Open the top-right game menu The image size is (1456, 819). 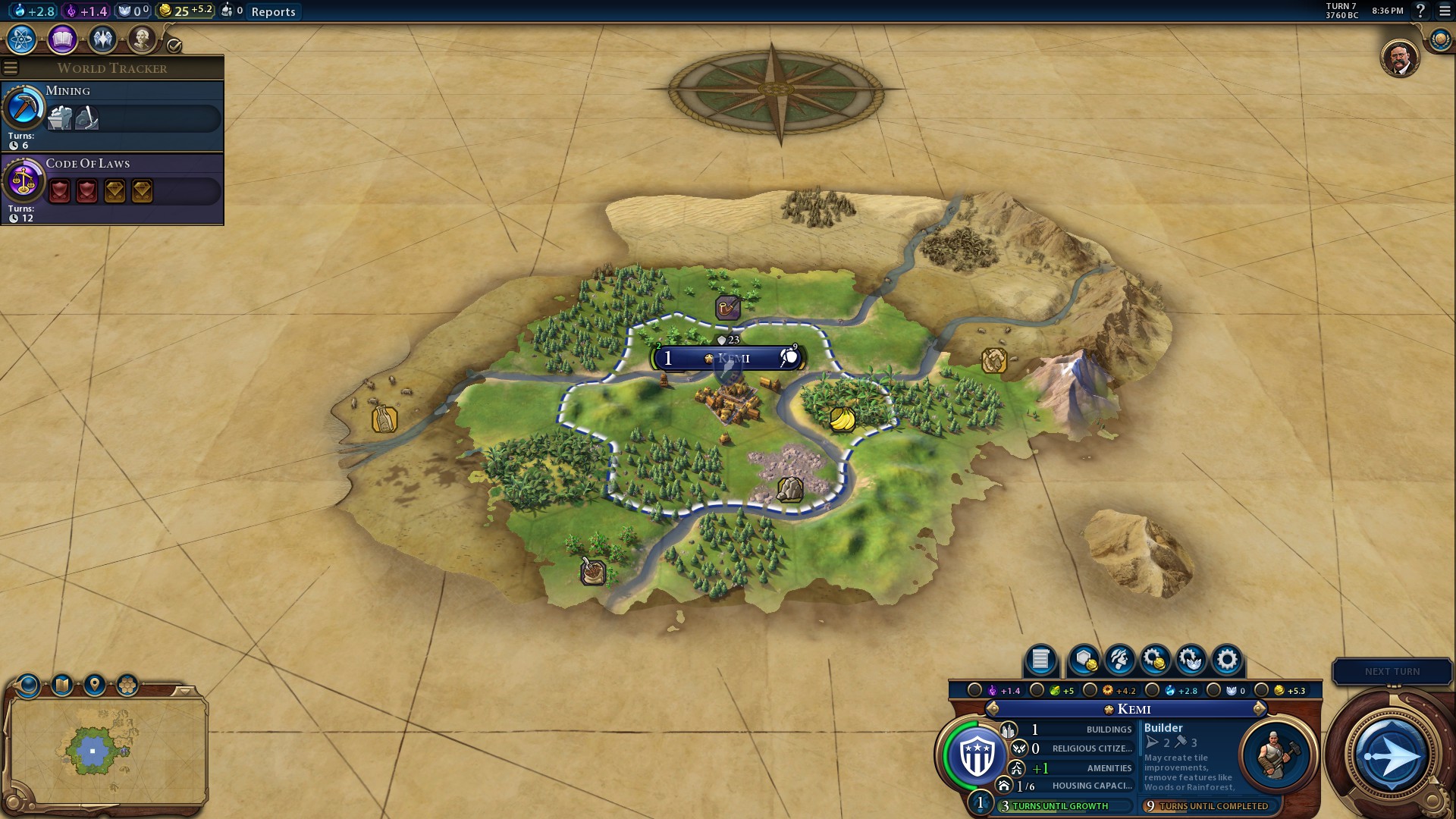(1442, 12)
